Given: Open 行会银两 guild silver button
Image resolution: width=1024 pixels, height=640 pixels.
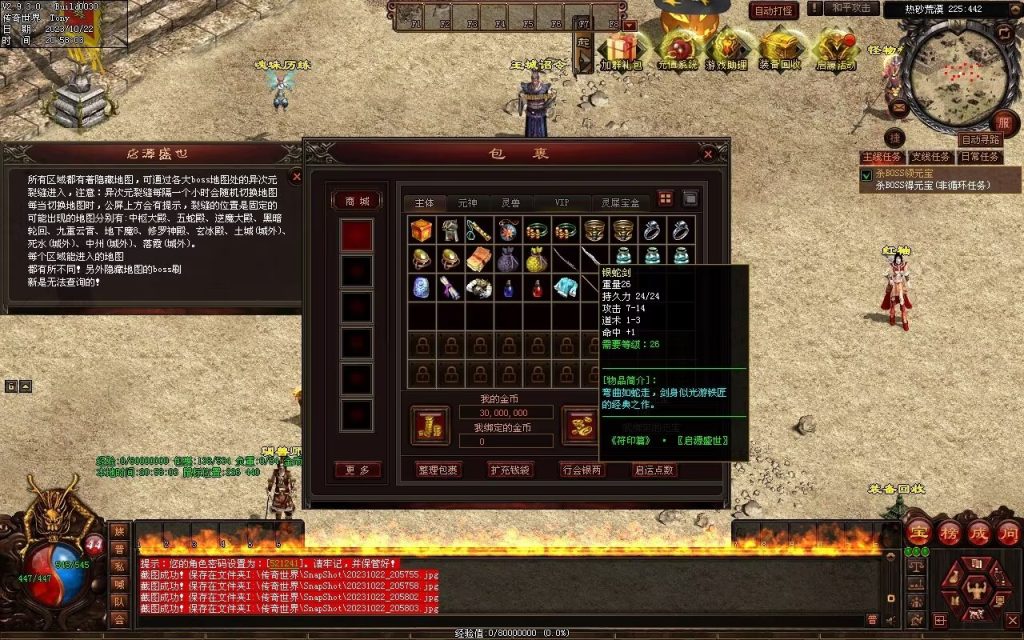Looking at the screenshot, I should pos(582,470).
